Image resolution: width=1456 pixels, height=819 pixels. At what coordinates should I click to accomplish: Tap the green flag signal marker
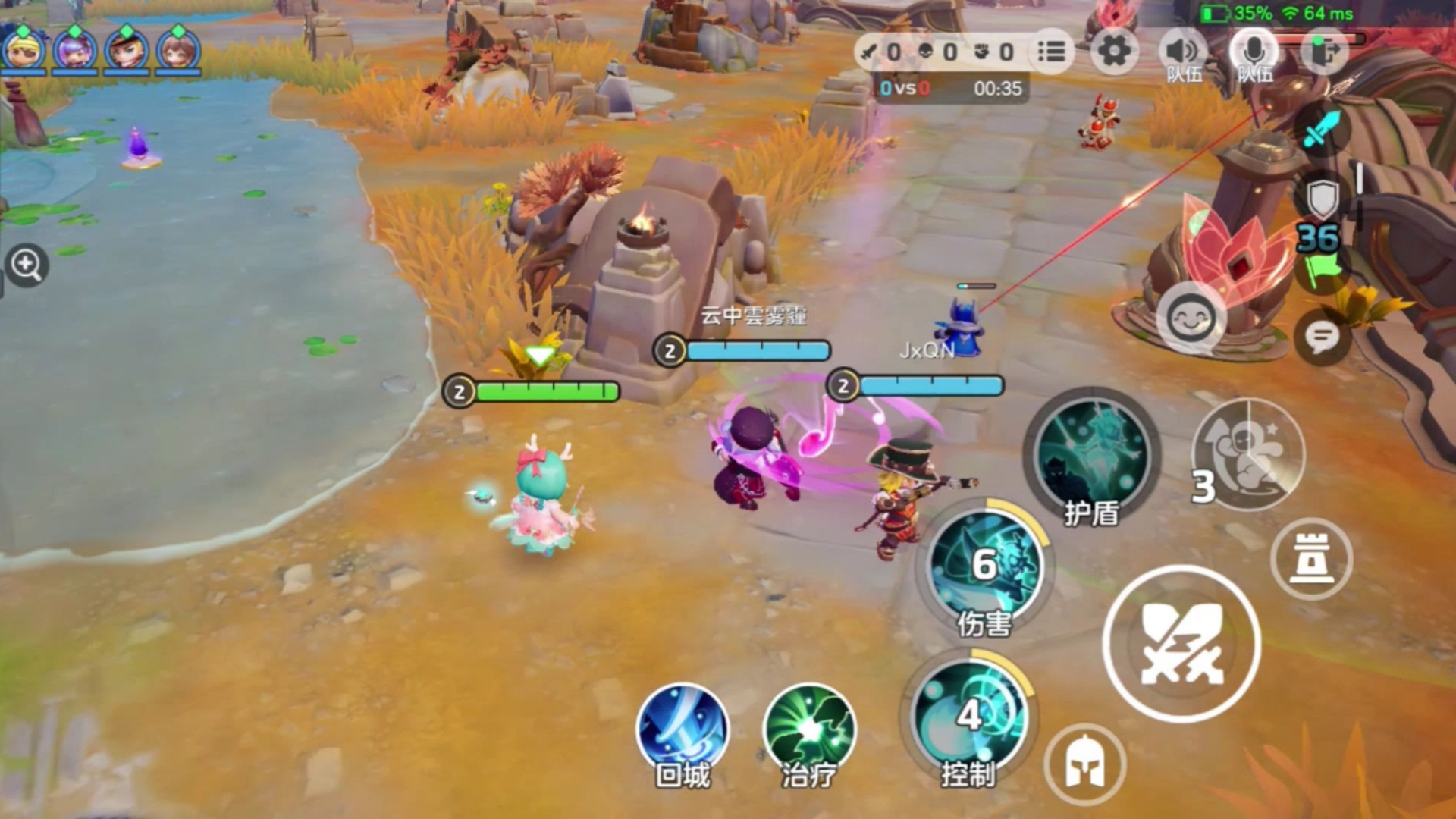pos(1321,269)
